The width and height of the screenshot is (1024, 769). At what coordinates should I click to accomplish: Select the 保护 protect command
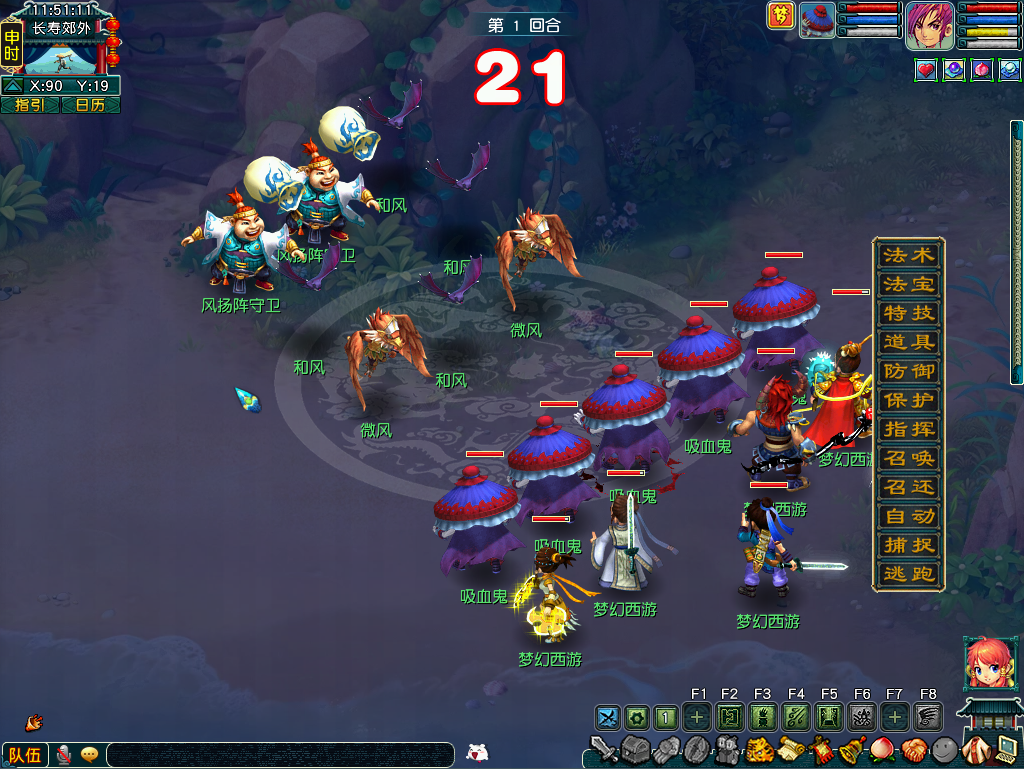pyautogui.click(x=908, y=400)
